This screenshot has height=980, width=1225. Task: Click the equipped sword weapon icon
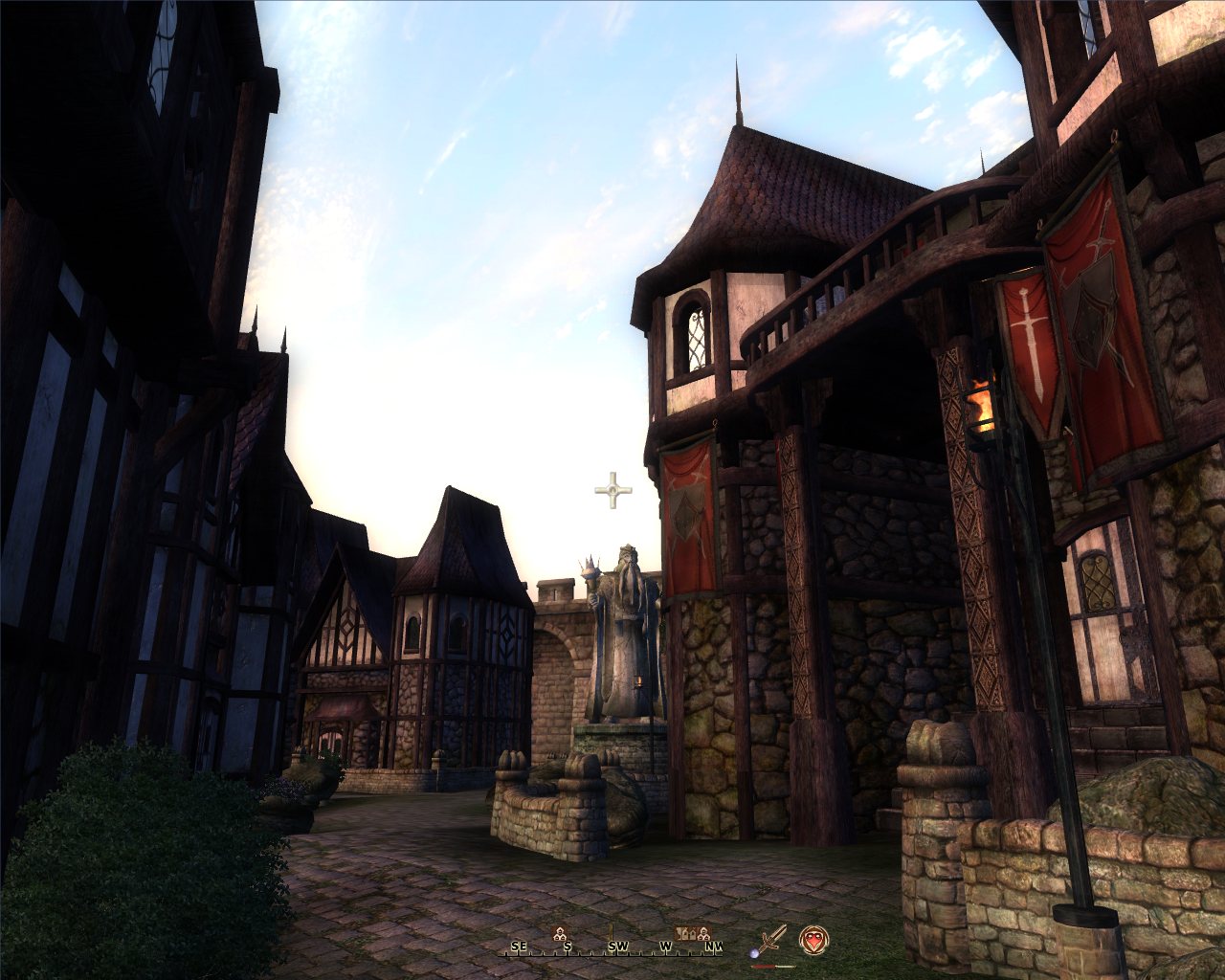click(x=771, y=940)
